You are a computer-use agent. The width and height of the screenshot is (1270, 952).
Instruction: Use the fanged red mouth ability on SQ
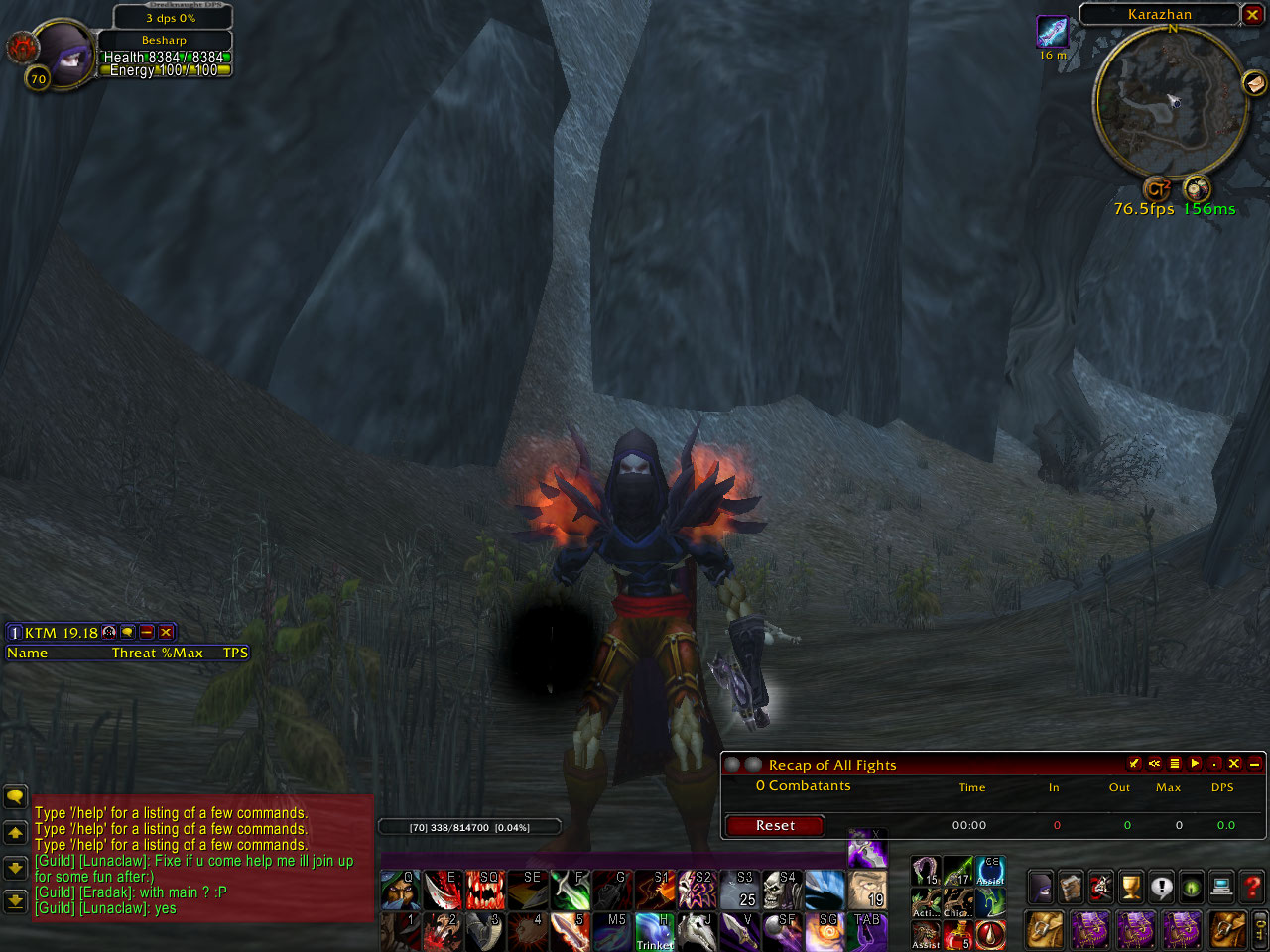485,890
